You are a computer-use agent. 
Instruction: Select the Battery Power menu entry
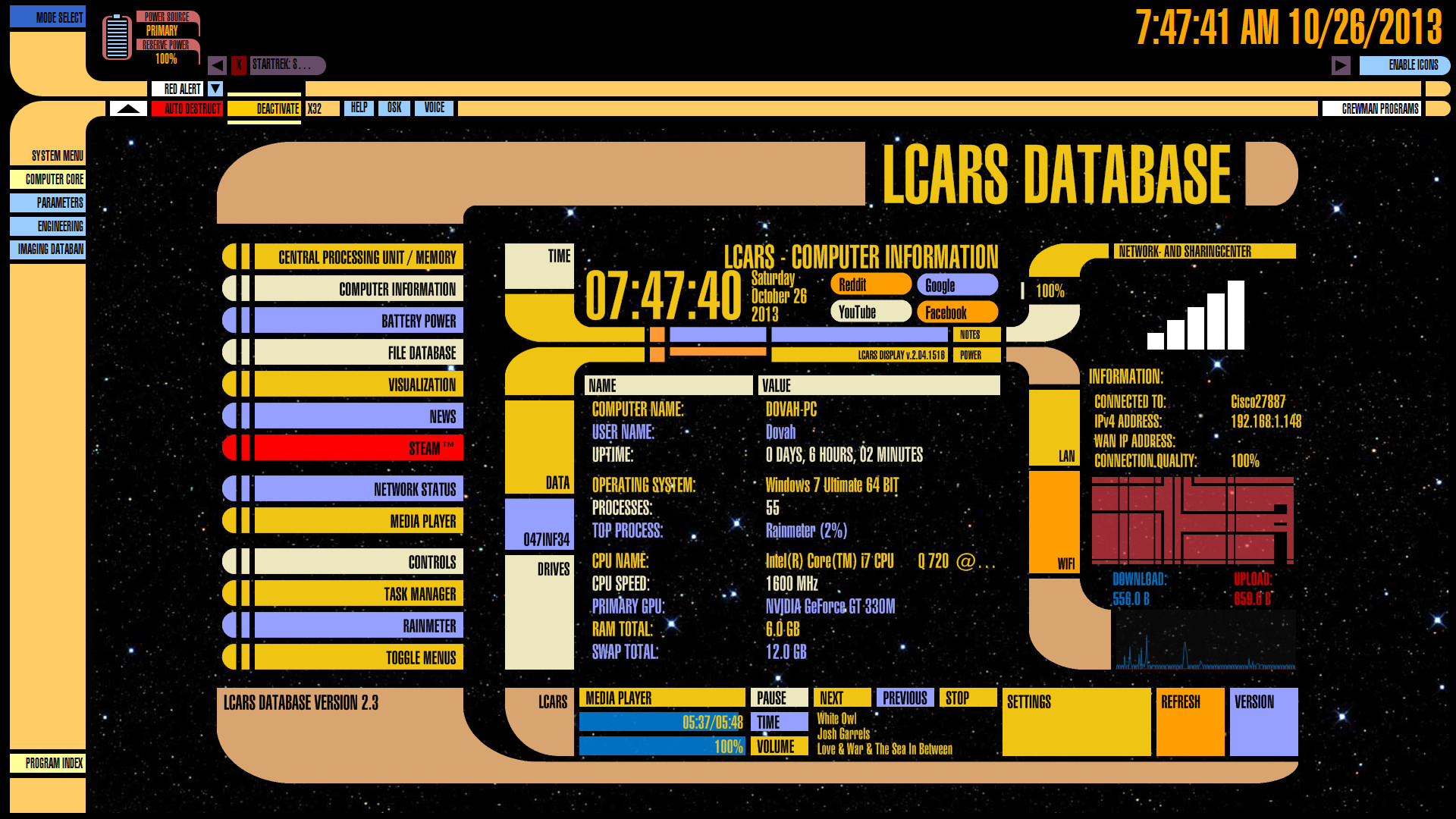pyautogui.click(x=358, y=321)
